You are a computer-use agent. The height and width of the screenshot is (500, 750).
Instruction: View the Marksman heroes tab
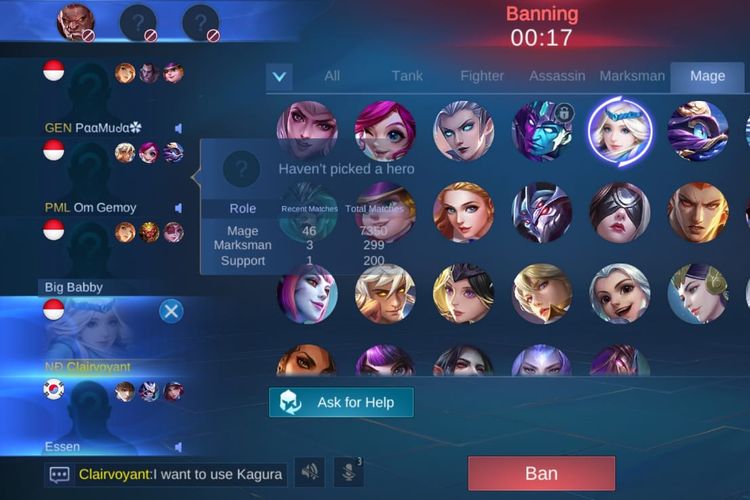click(632, 76)
